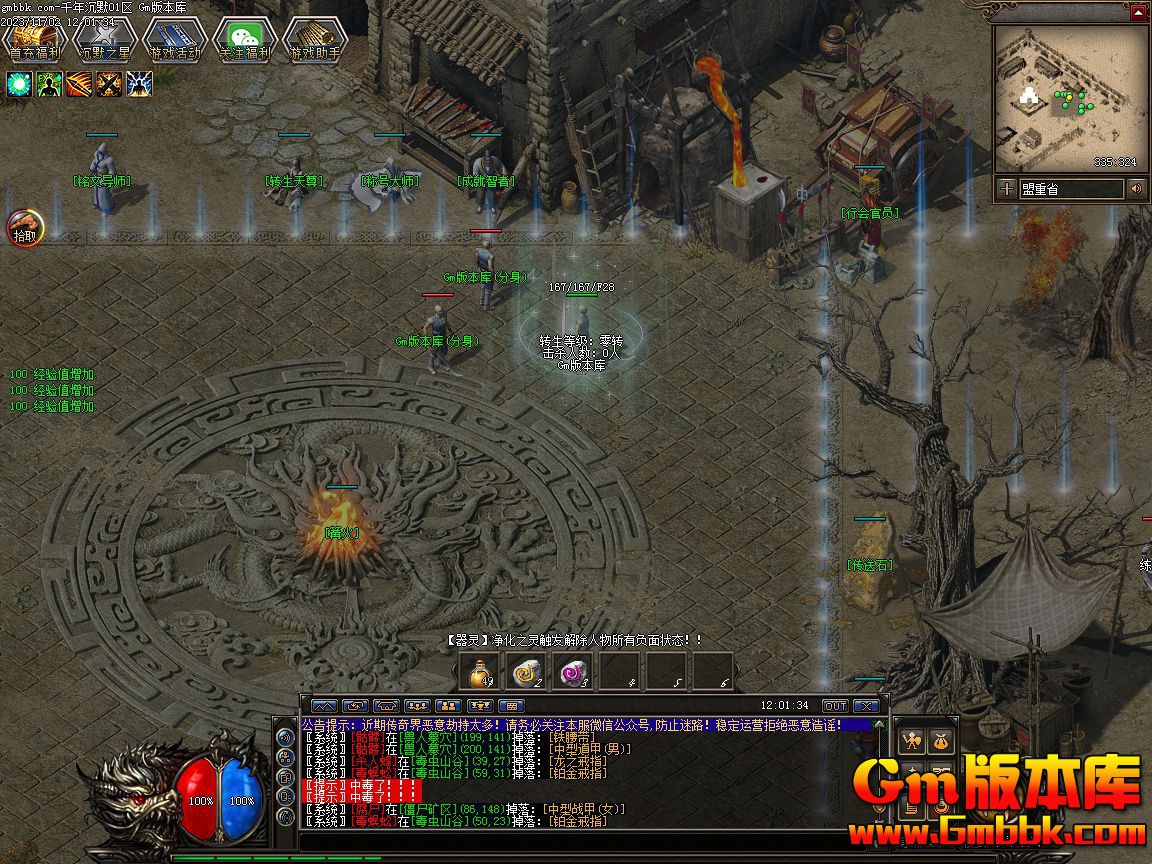Use the orange potion in hotbar slot 1

pyautogui.click(x=478, y=672)
